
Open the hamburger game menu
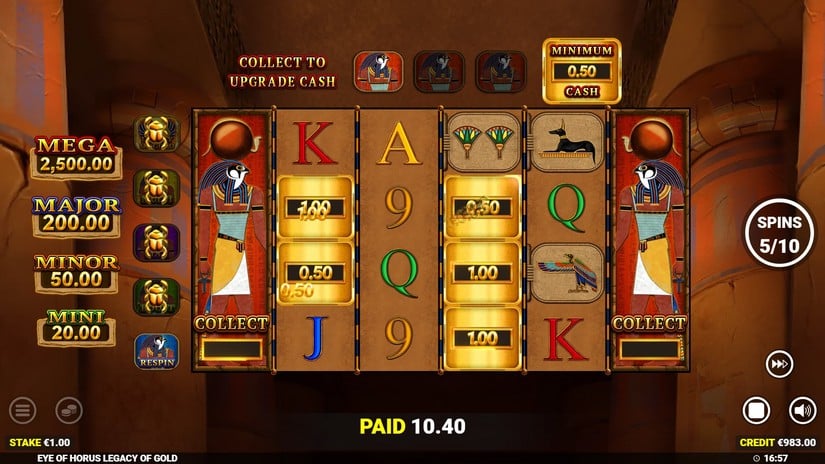coord(22,410)
